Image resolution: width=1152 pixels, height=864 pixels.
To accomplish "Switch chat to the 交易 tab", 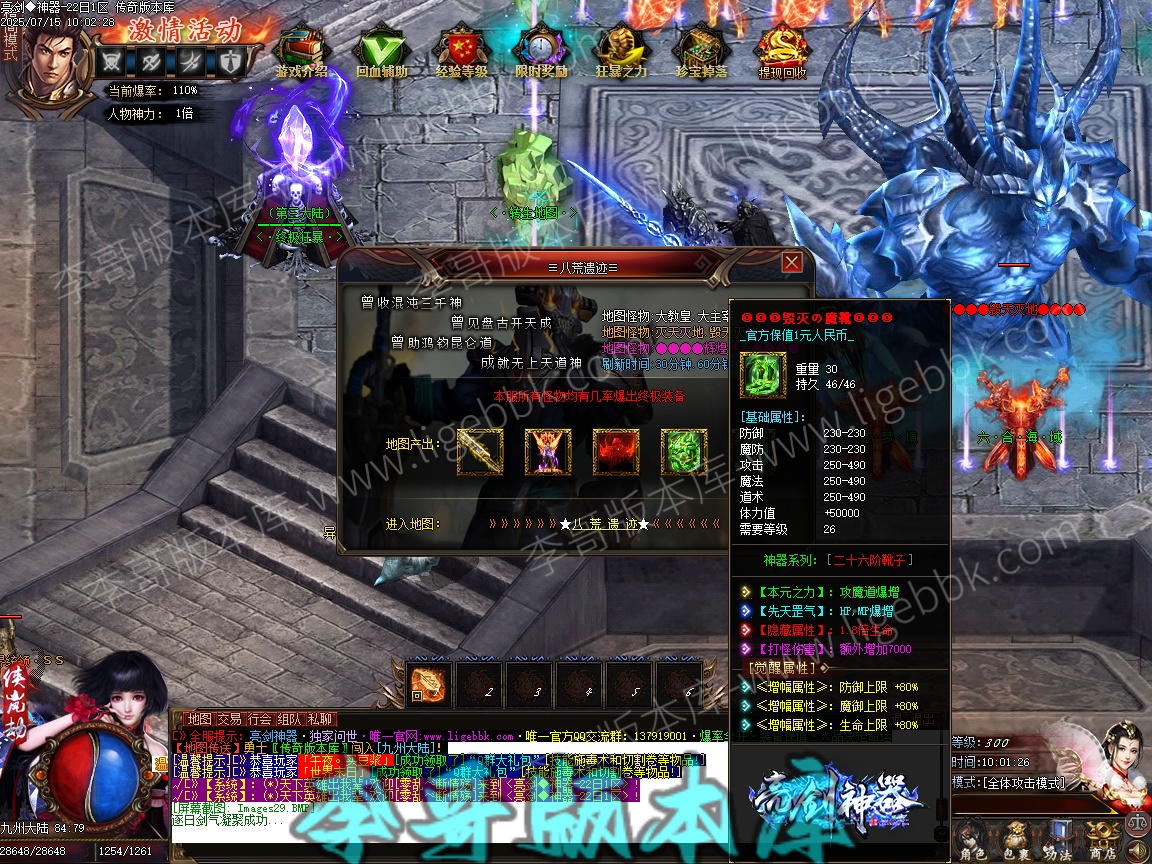I will tap(229, 719).
